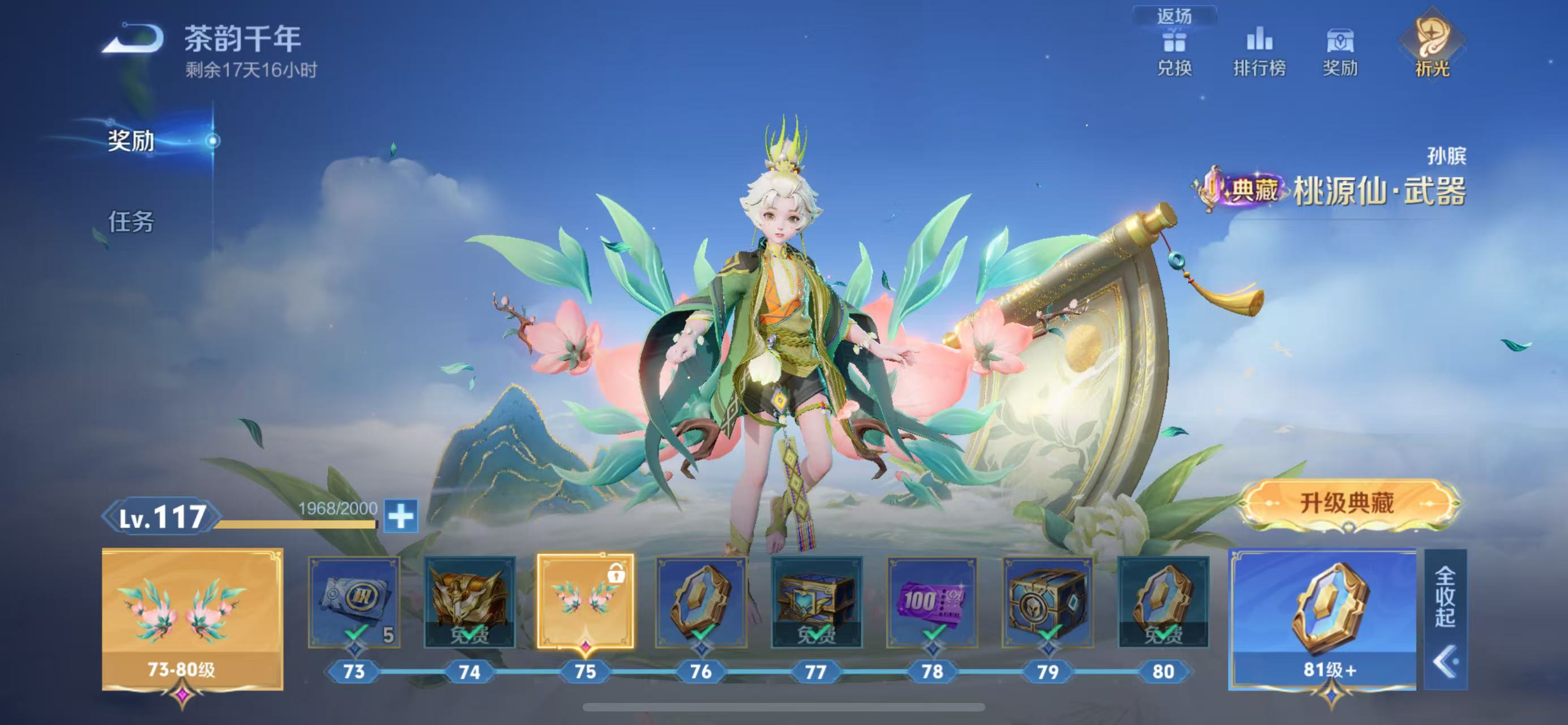1568x725 pixels.
Task: Choose the level 74 golden chest reward
Action: [469, 602]
